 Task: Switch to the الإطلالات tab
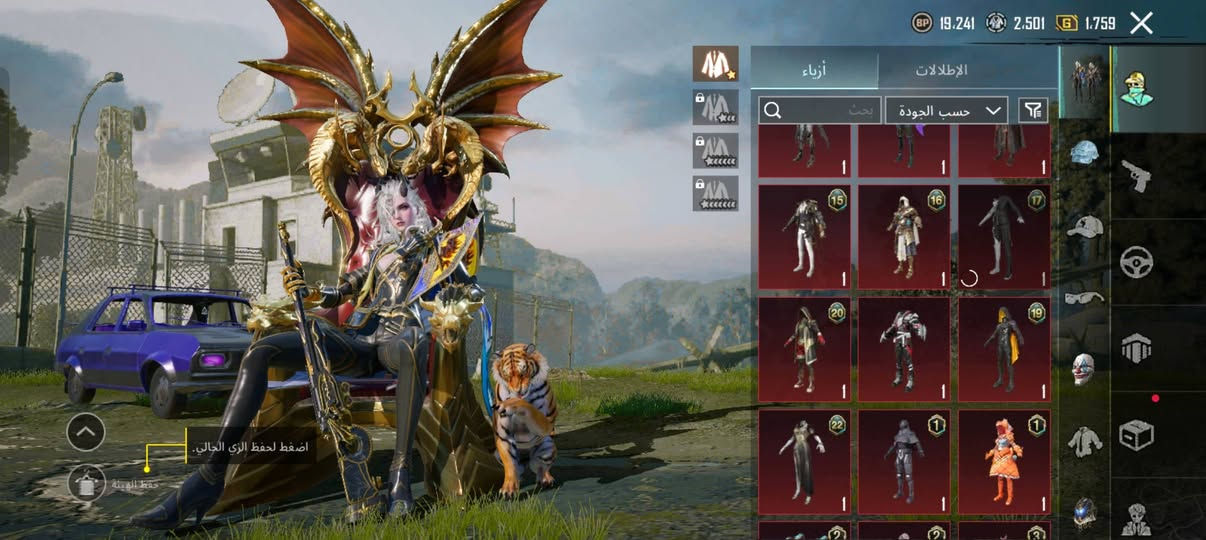pos(941,71)
